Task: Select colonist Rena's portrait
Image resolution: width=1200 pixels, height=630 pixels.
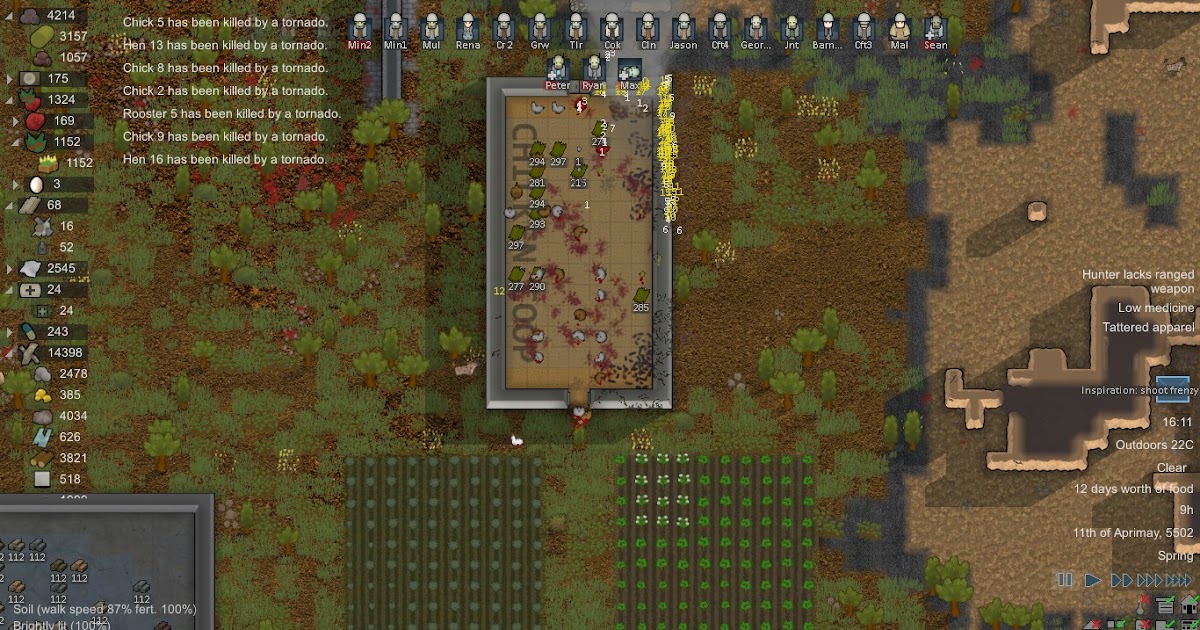Action: (x=468, y=29)
